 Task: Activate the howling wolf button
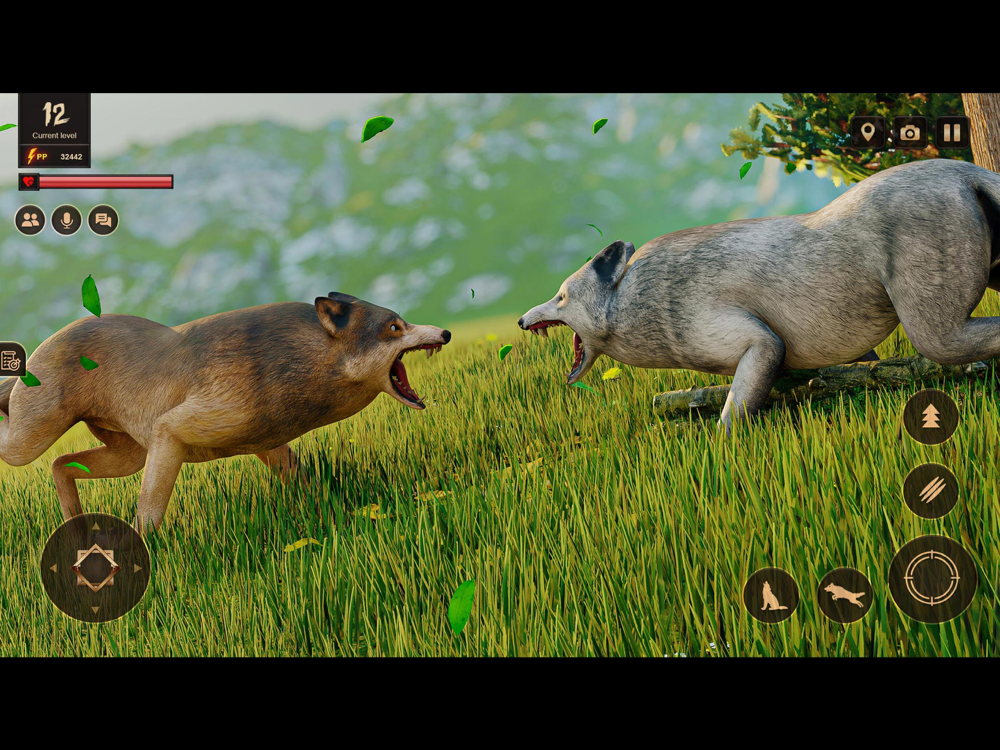pos(771,595)
